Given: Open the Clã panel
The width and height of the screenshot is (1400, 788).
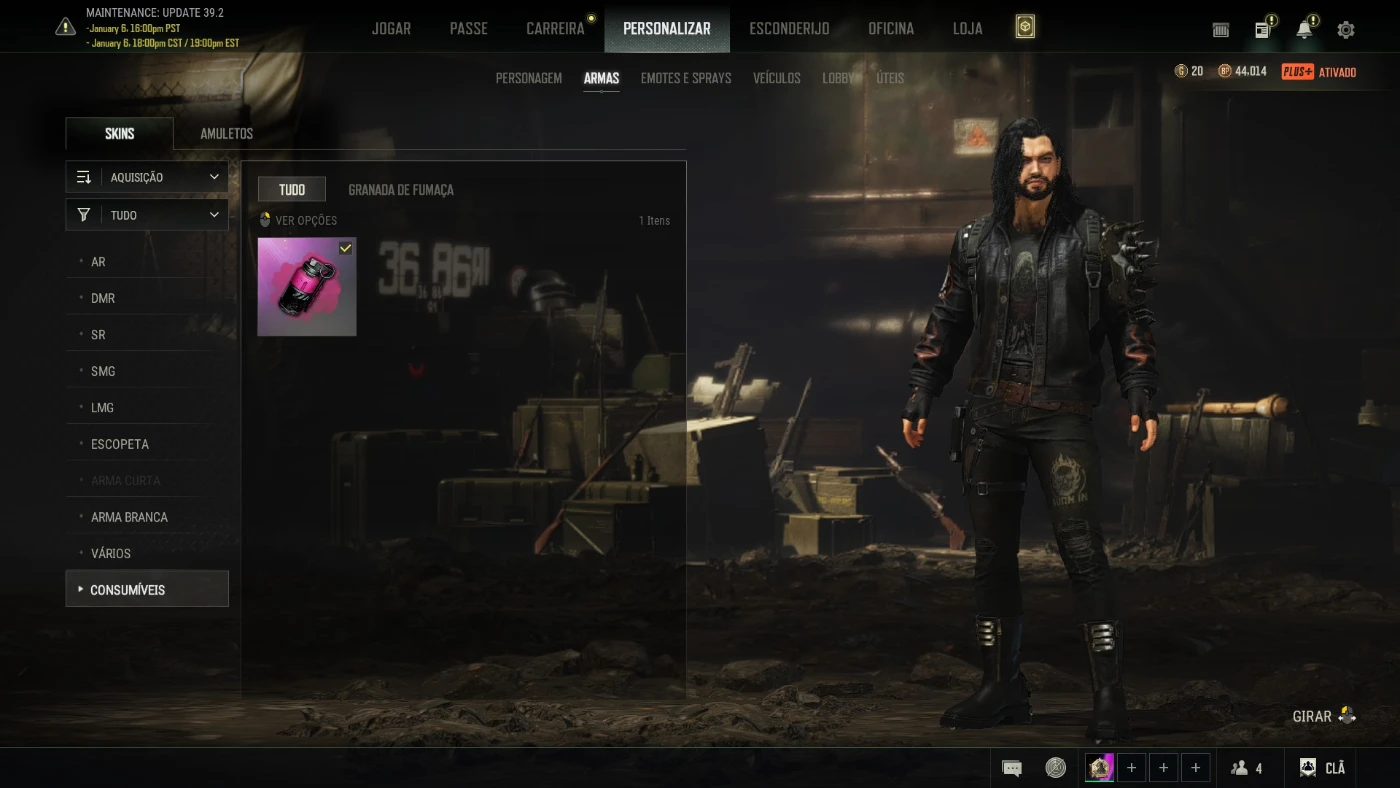Looking at the screenshot, I should tap(1322, 768).
